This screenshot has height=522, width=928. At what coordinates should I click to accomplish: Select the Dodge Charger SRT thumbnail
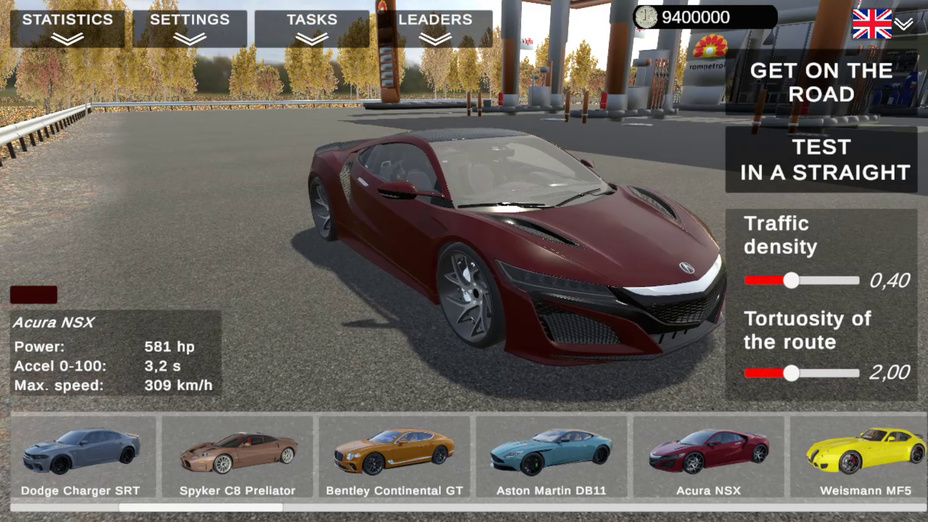click(81, 458)
